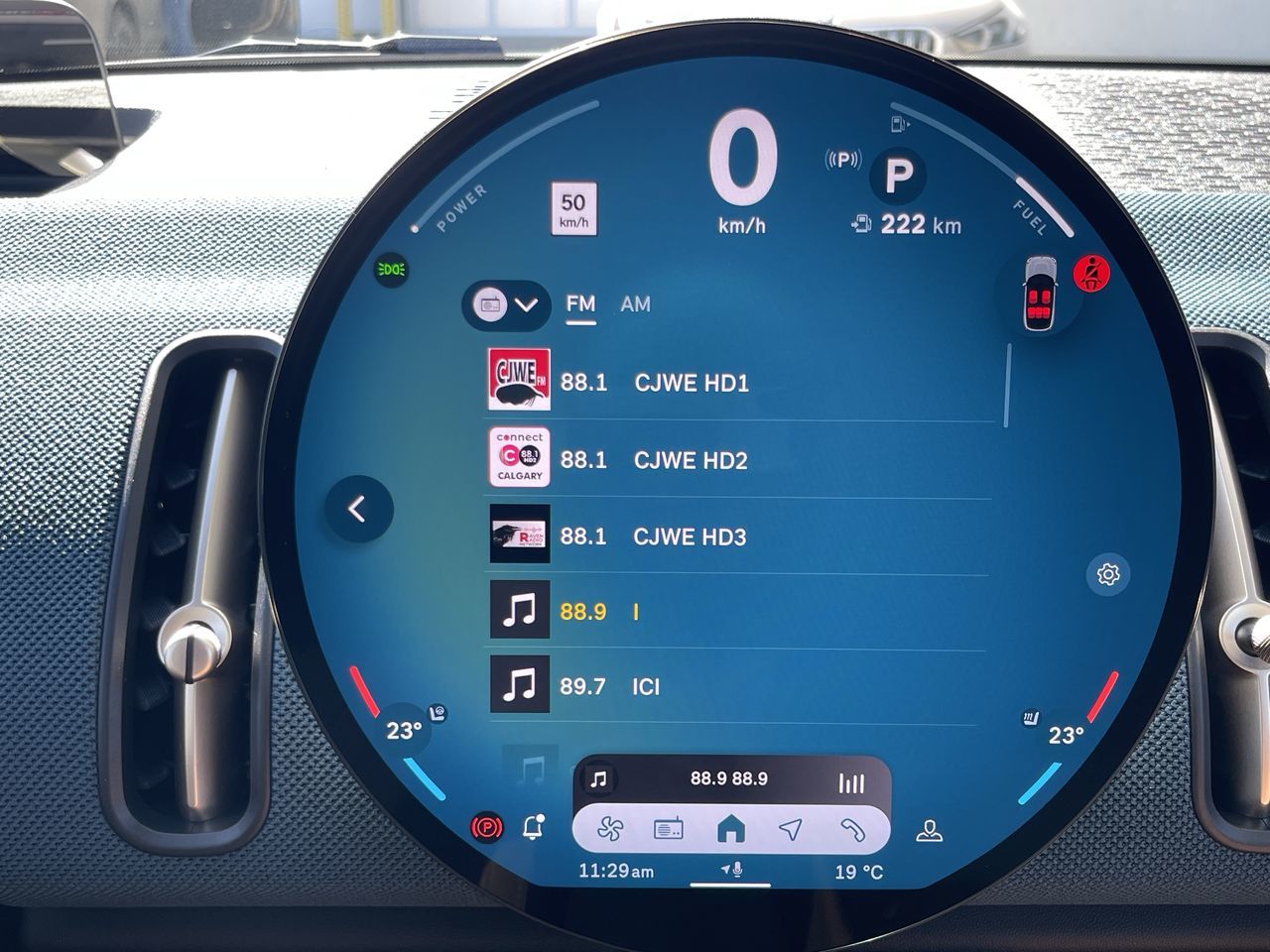Activate the voice assistant microphone
The image size is (1270, 952).
732,871
